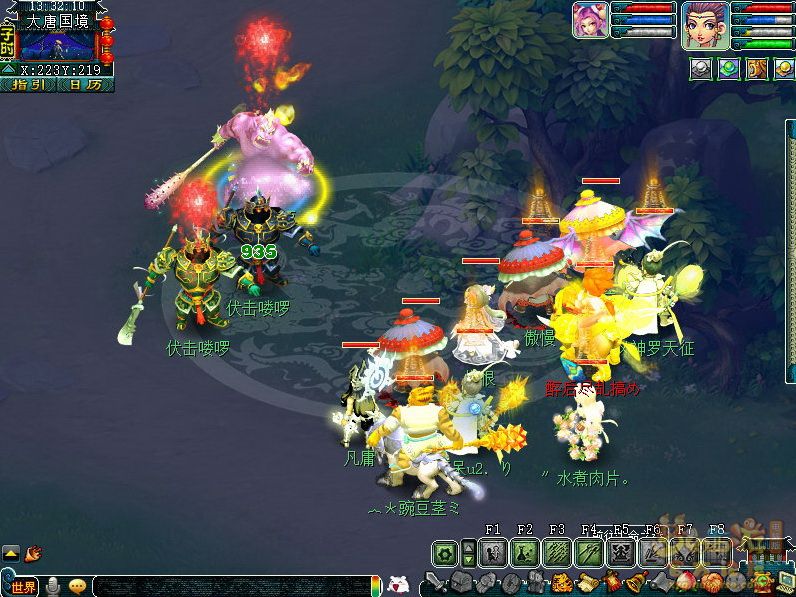Open the 指引 guide panel
Viewport: 796px width, 597px height.
(28, 85)
